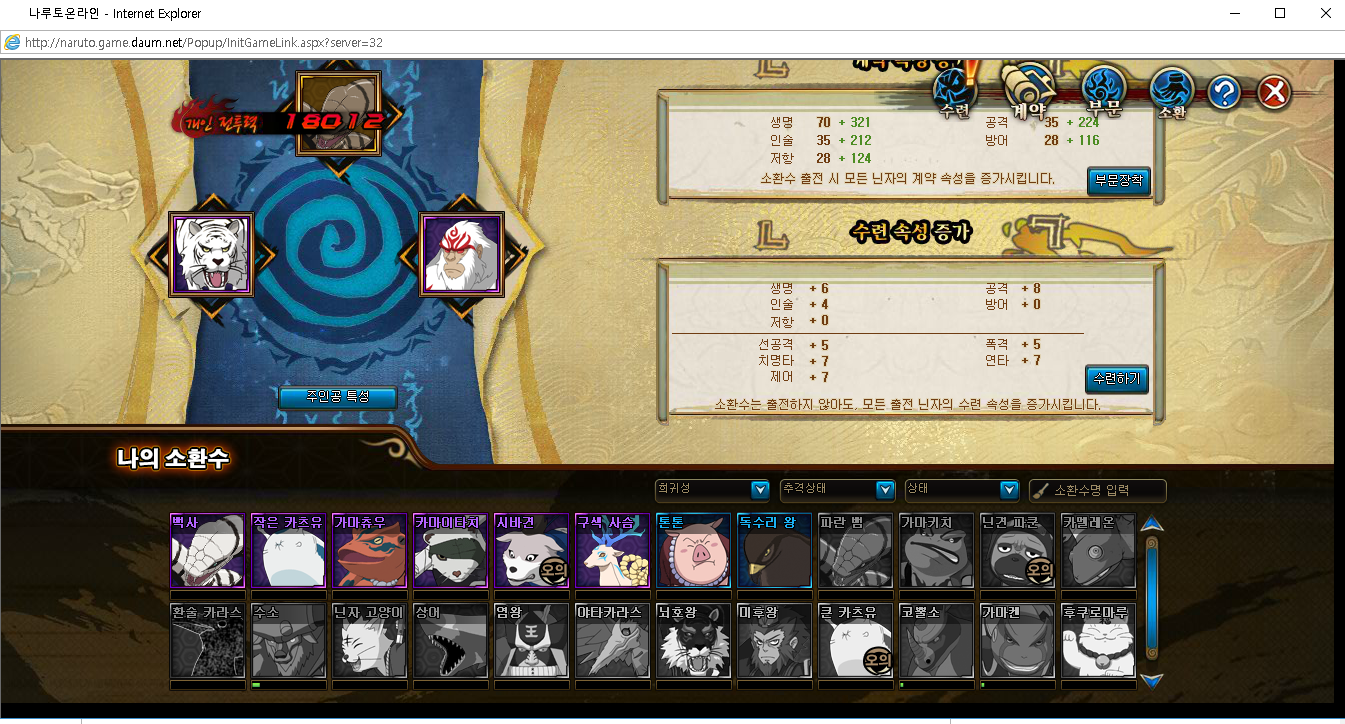Maximize the Internet Explorer window
This screenshot has width=1345, height=724.
[1280, 13]
